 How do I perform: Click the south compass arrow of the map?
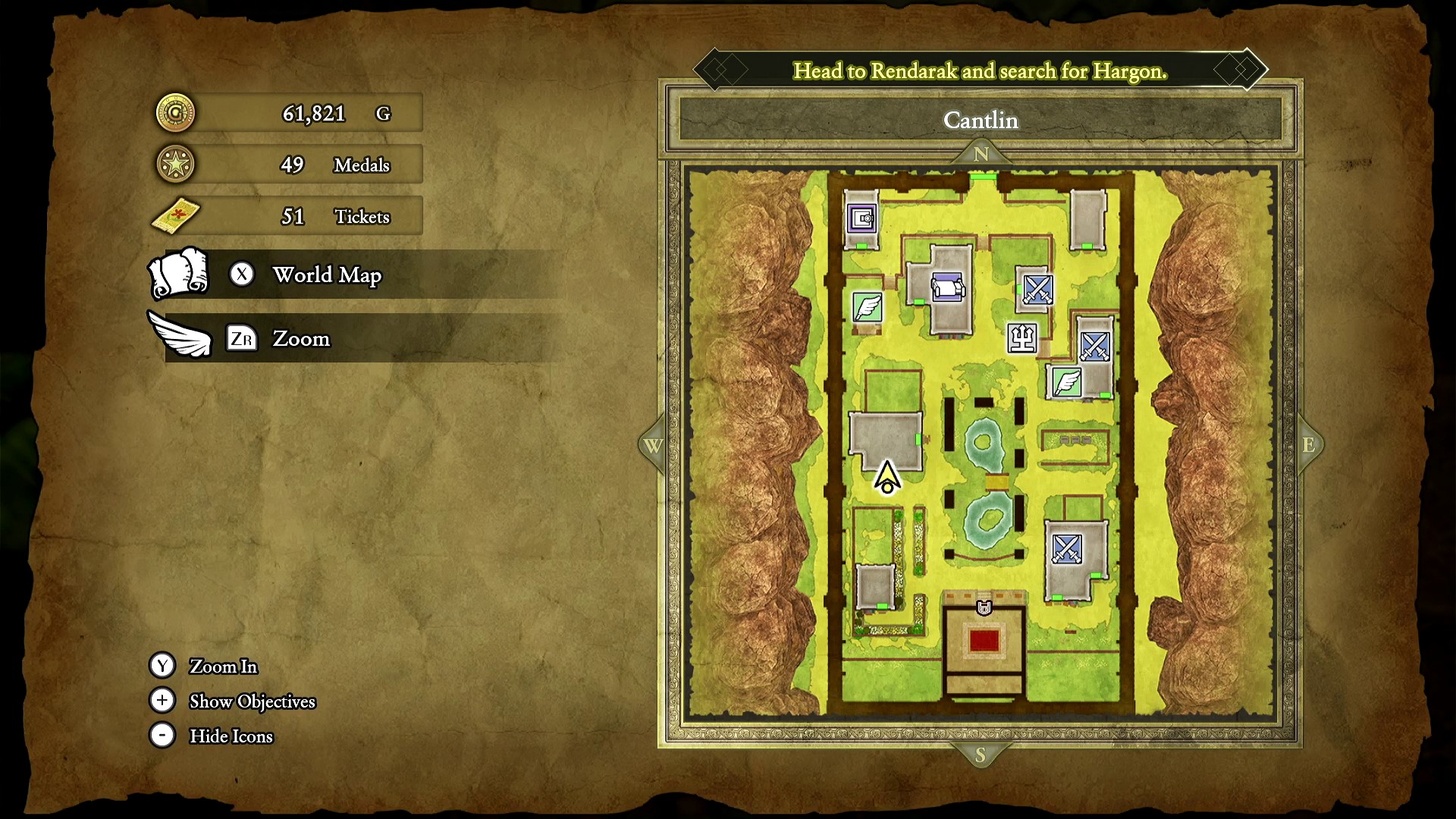click(x=981, y=755)
